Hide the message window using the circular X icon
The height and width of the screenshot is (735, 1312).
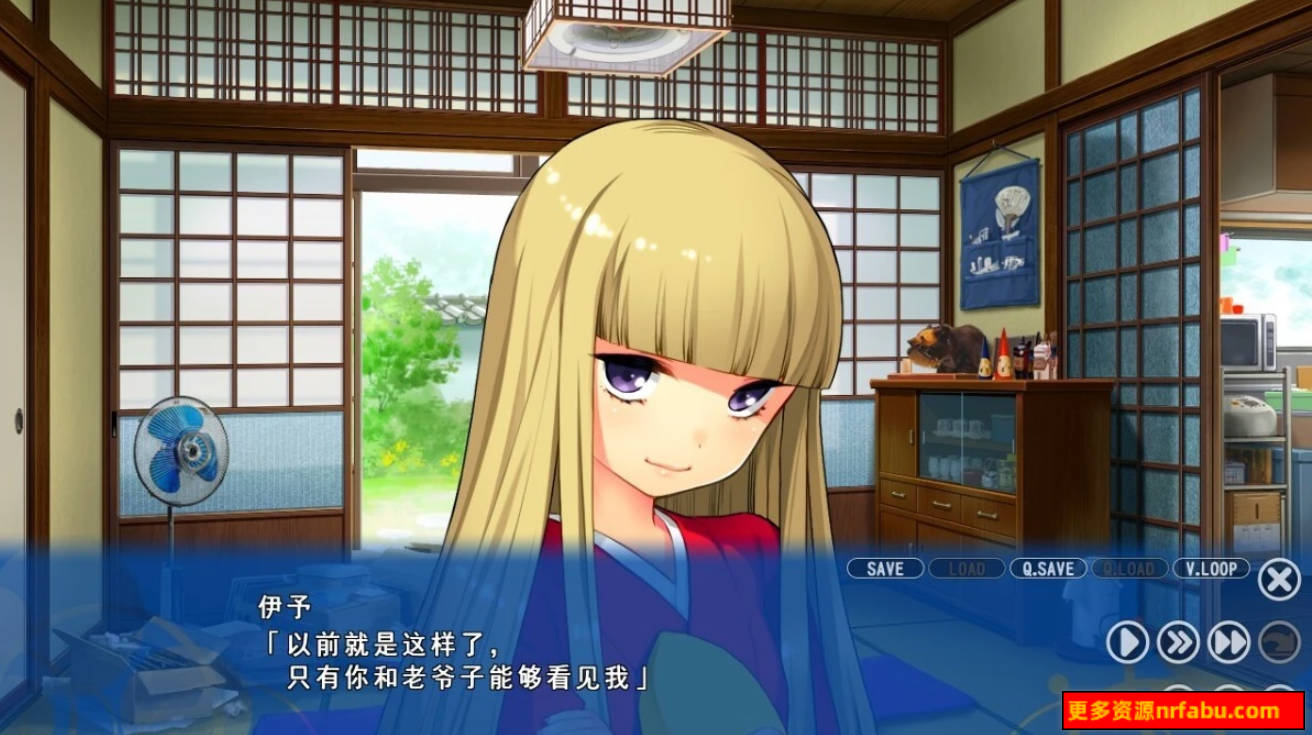(x=1277, y=576)
